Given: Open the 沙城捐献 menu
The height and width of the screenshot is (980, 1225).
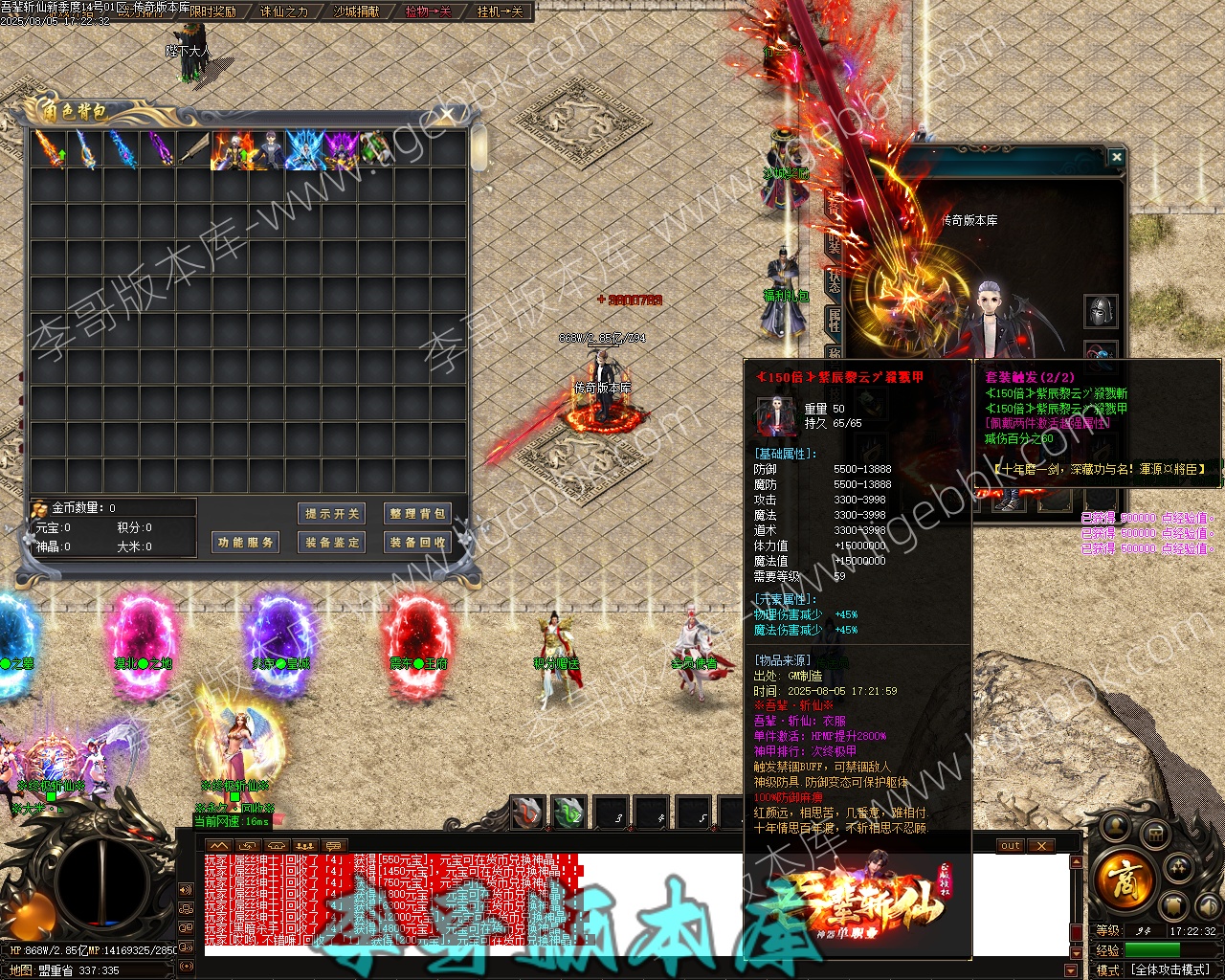Looking at the screenshot, I should coord(356,11).
